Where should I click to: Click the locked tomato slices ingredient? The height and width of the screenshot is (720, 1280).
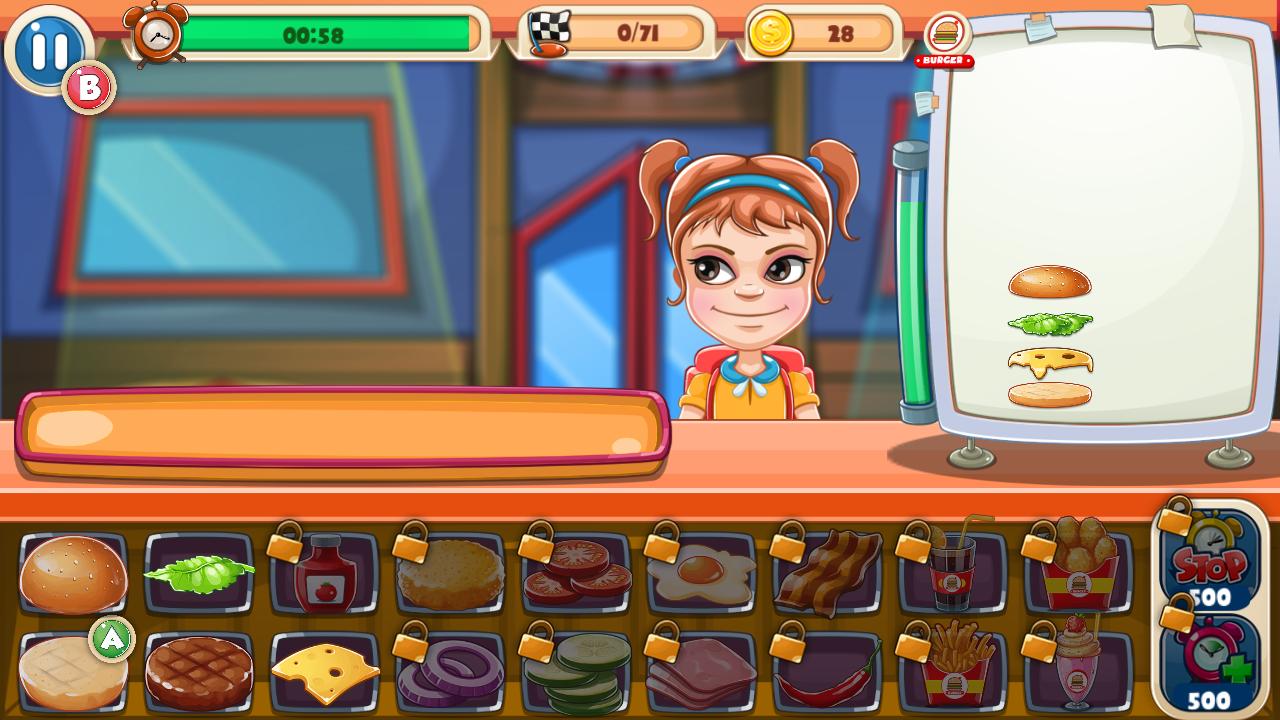(x=573, y=570)
